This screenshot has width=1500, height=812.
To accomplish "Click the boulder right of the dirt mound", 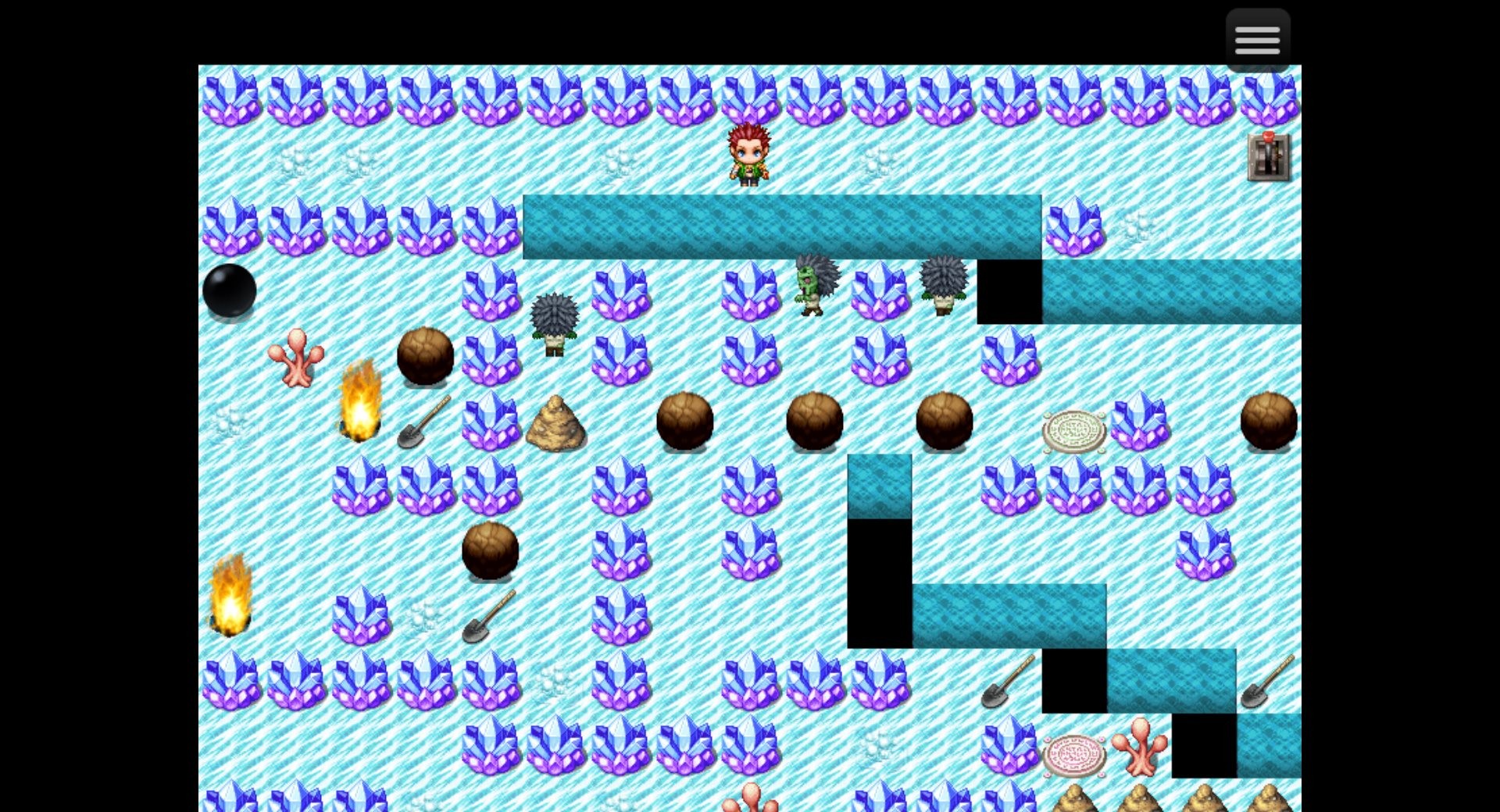I will tap(686, 422).
